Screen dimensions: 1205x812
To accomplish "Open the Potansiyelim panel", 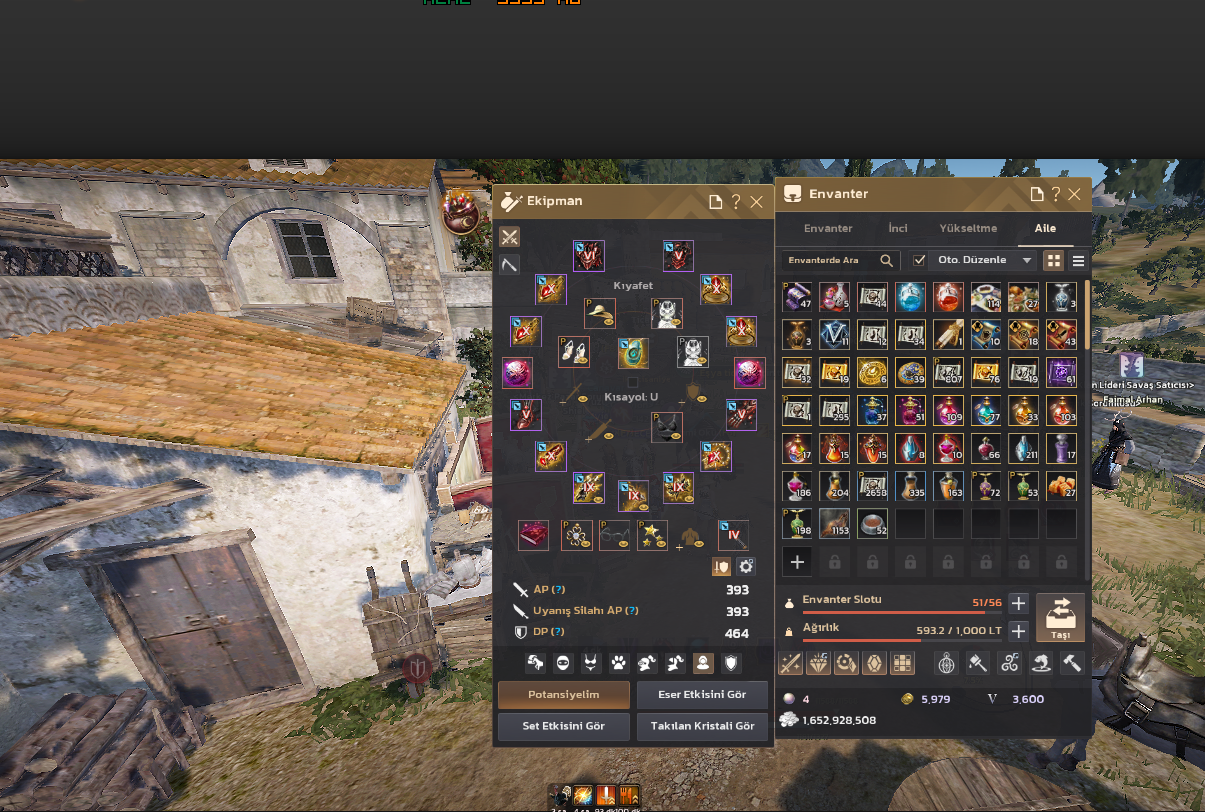I will pyautogui.click(x=563, y=695).
